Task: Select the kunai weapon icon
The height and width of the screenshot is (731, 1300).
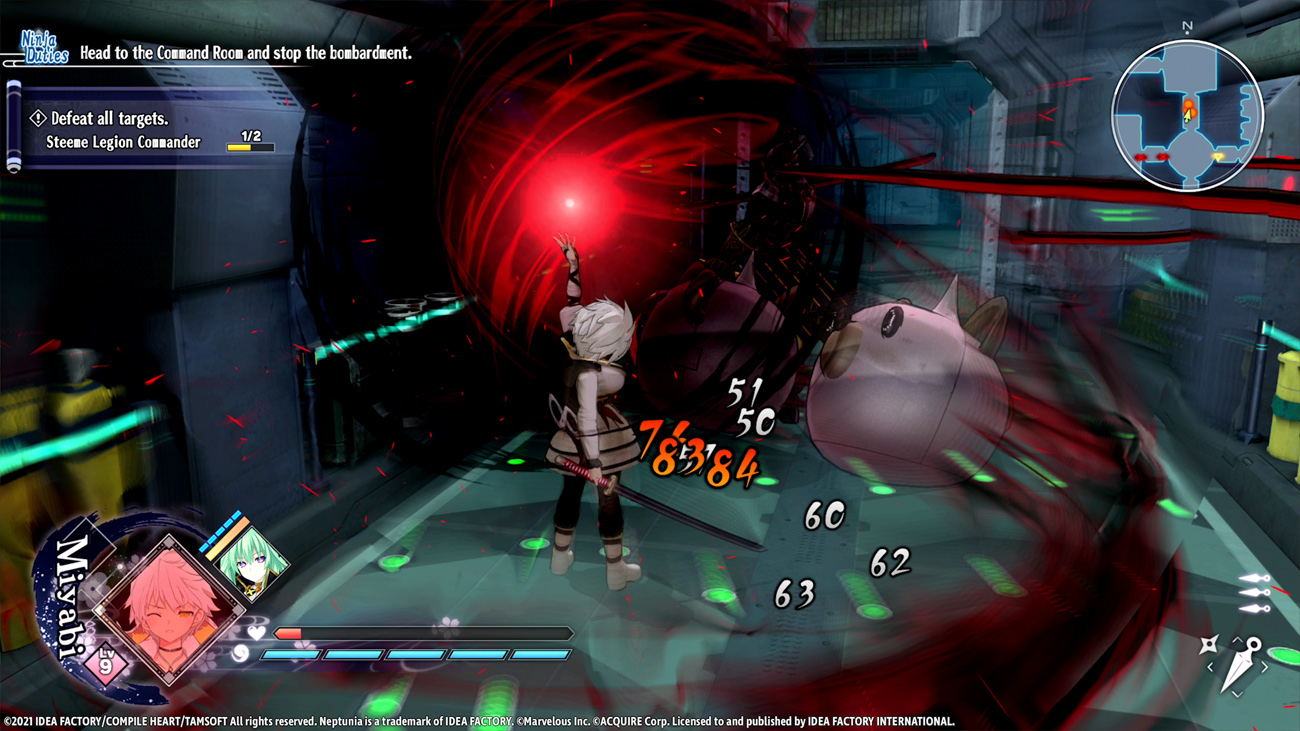Action: click(1243, 665)
